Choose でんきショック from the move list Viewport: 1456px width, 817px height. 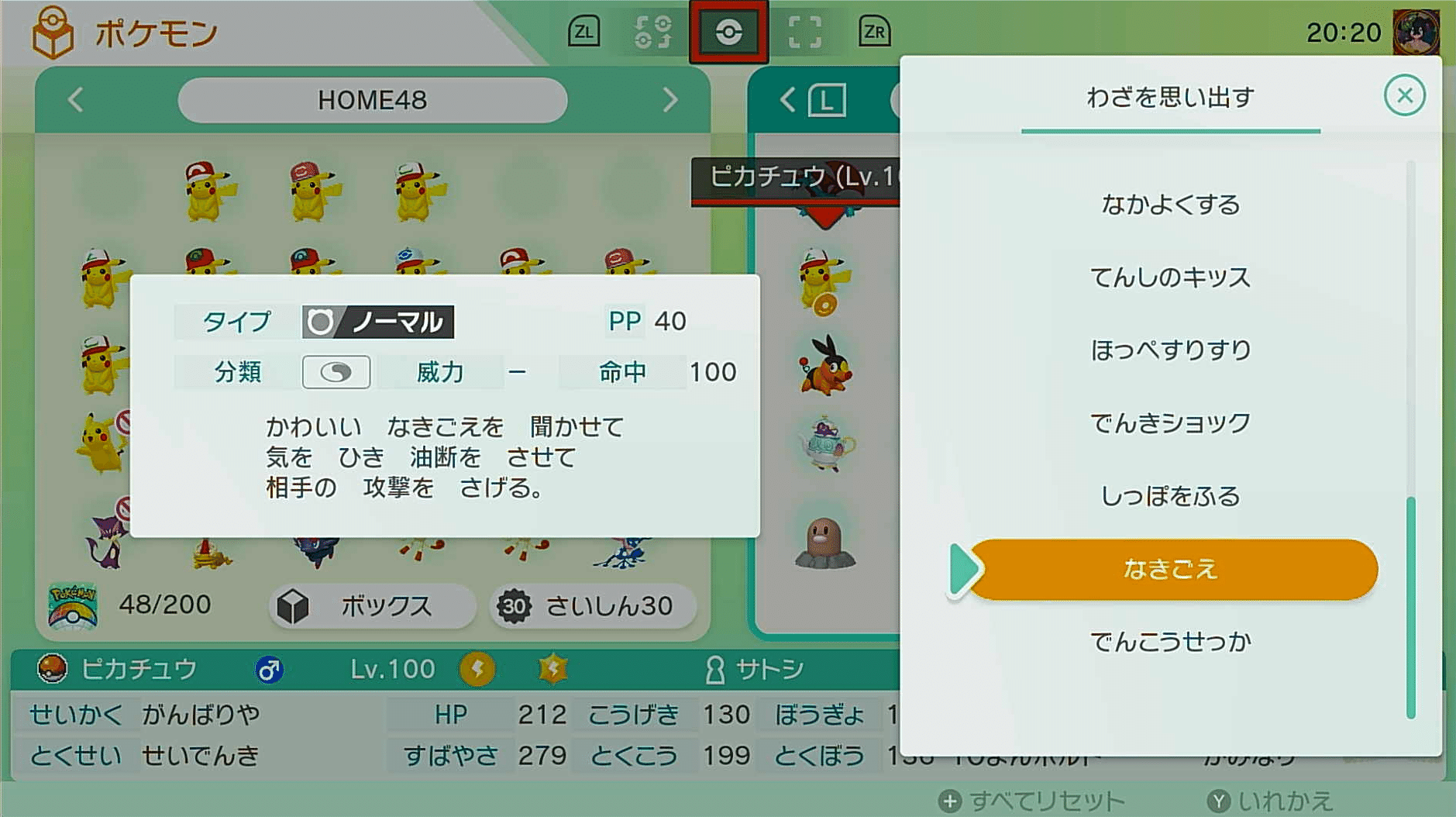tap(1172, 422)
